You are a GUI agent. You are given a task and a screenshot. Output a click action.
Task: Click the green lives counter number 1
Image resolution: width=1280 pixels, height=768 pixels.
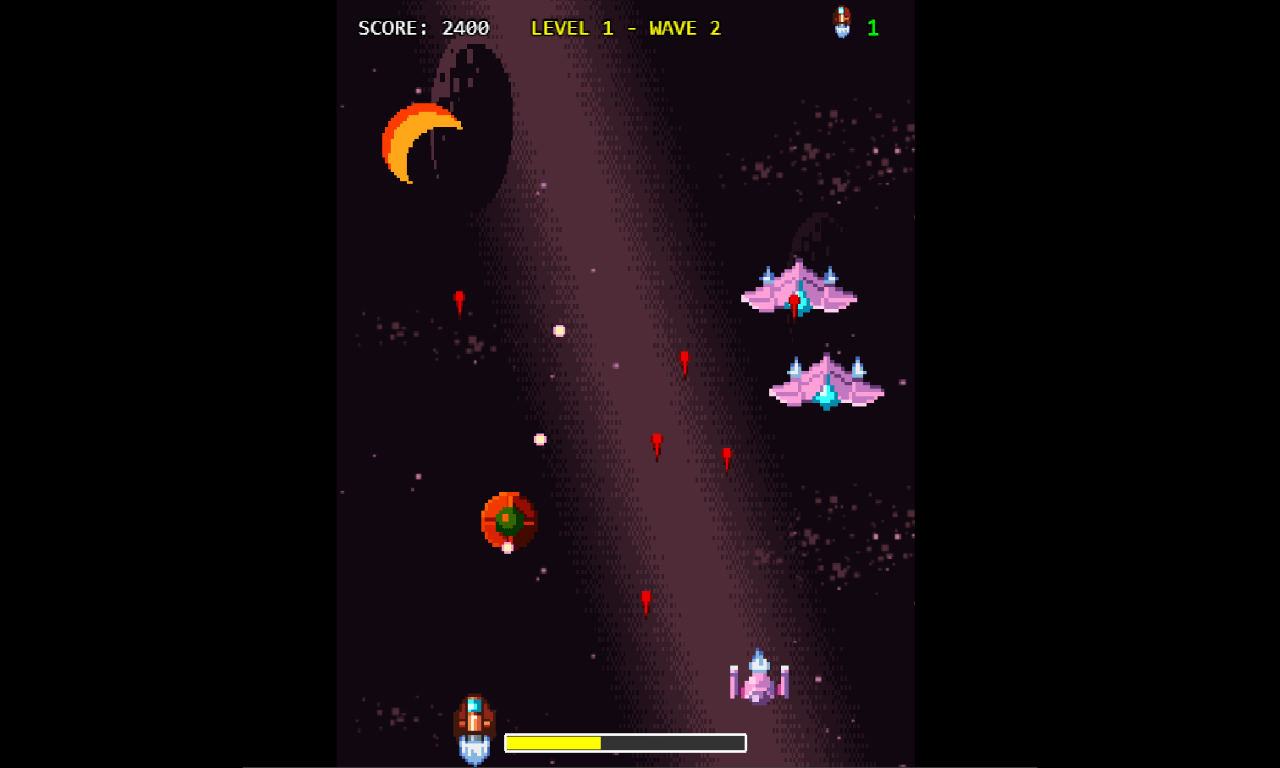pyautogui.click(x=871, y=27)
